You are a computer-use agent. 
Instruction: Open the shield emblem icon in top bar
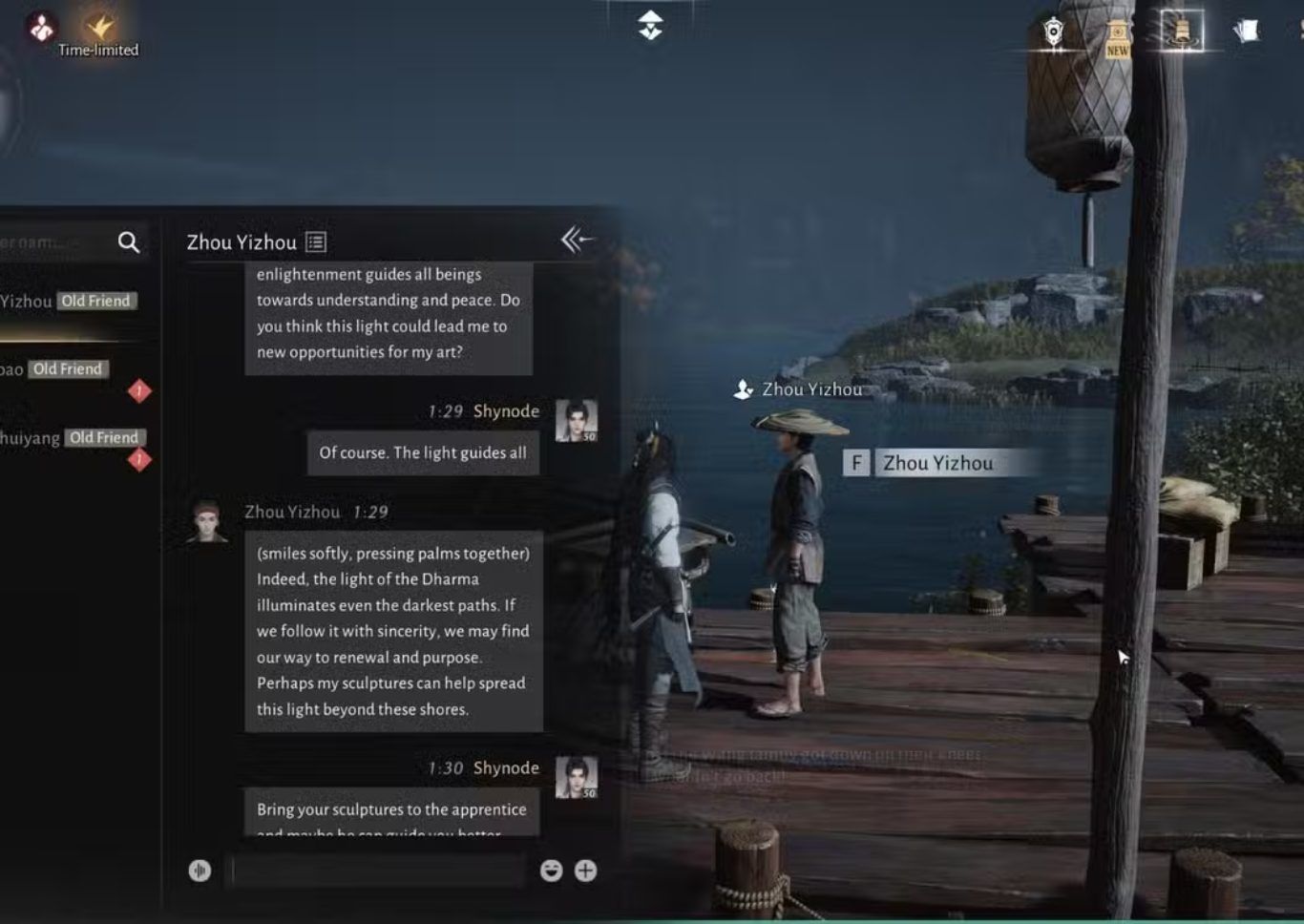click(1053, 32)
